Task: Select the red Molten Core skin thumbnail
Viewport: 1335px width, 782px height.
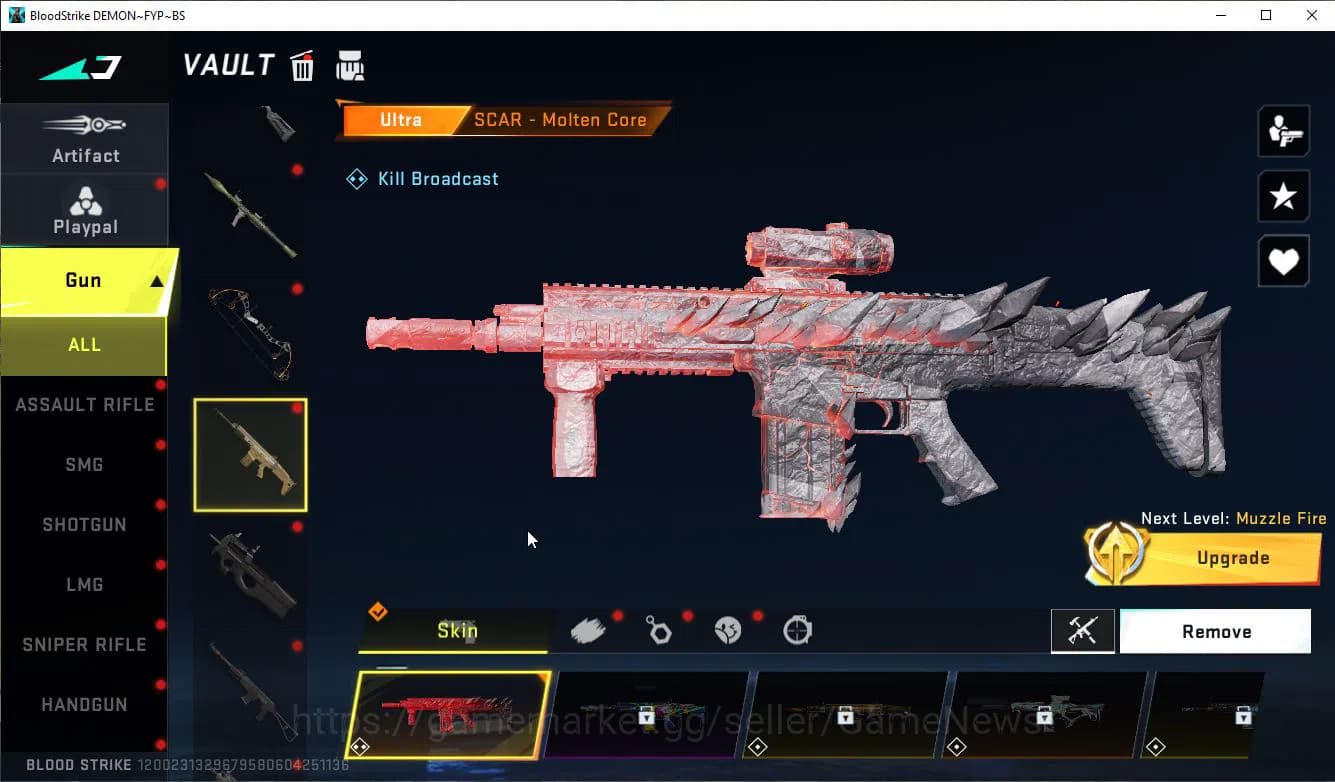Action: click(x=449, y=714)
